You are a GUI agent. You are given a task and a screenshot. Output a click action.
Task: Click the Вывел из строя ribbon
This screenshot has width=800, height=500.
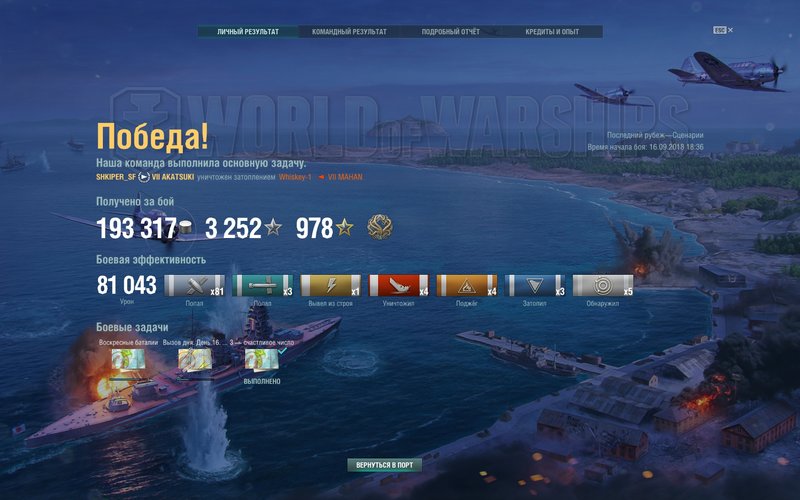point(330,286)
